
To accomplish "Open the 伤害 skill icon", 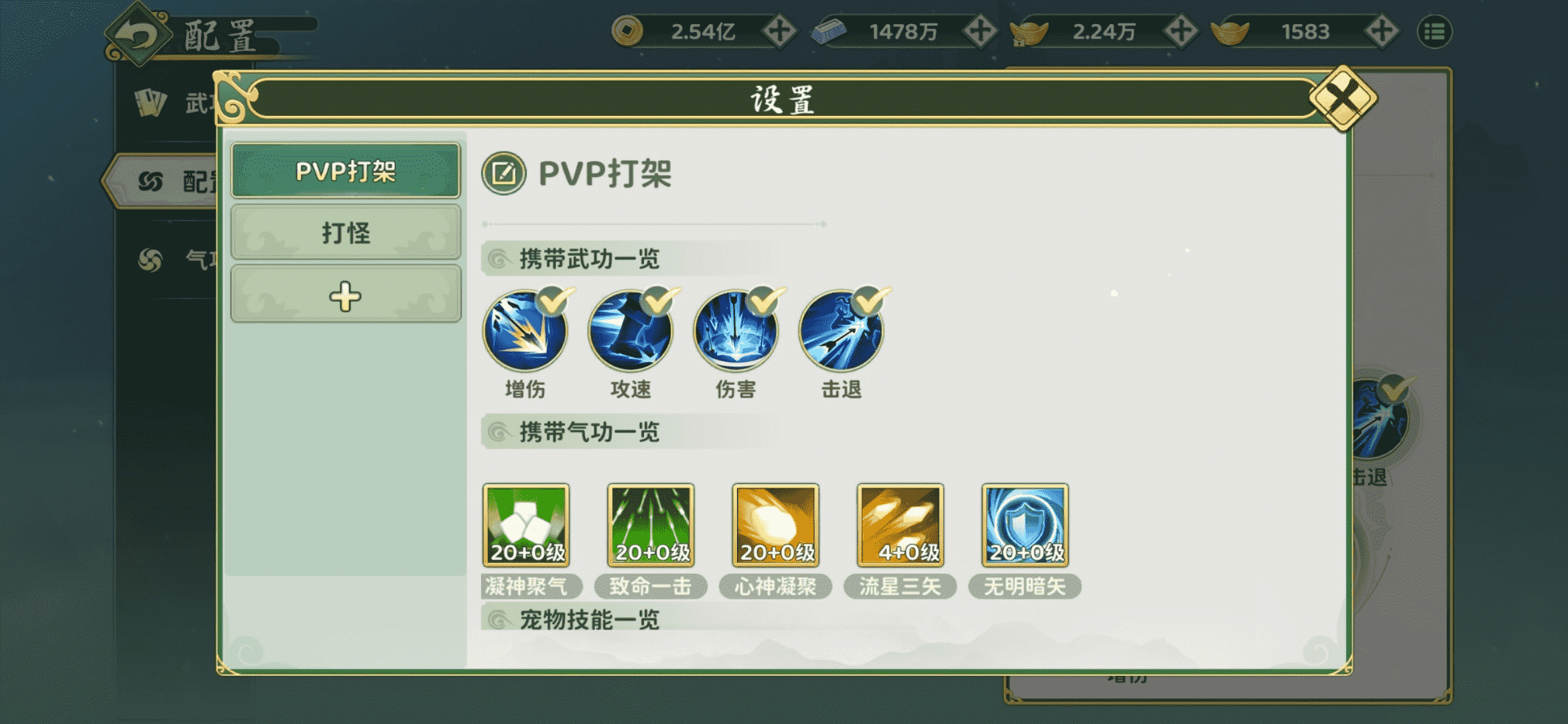I will point(737,332).
